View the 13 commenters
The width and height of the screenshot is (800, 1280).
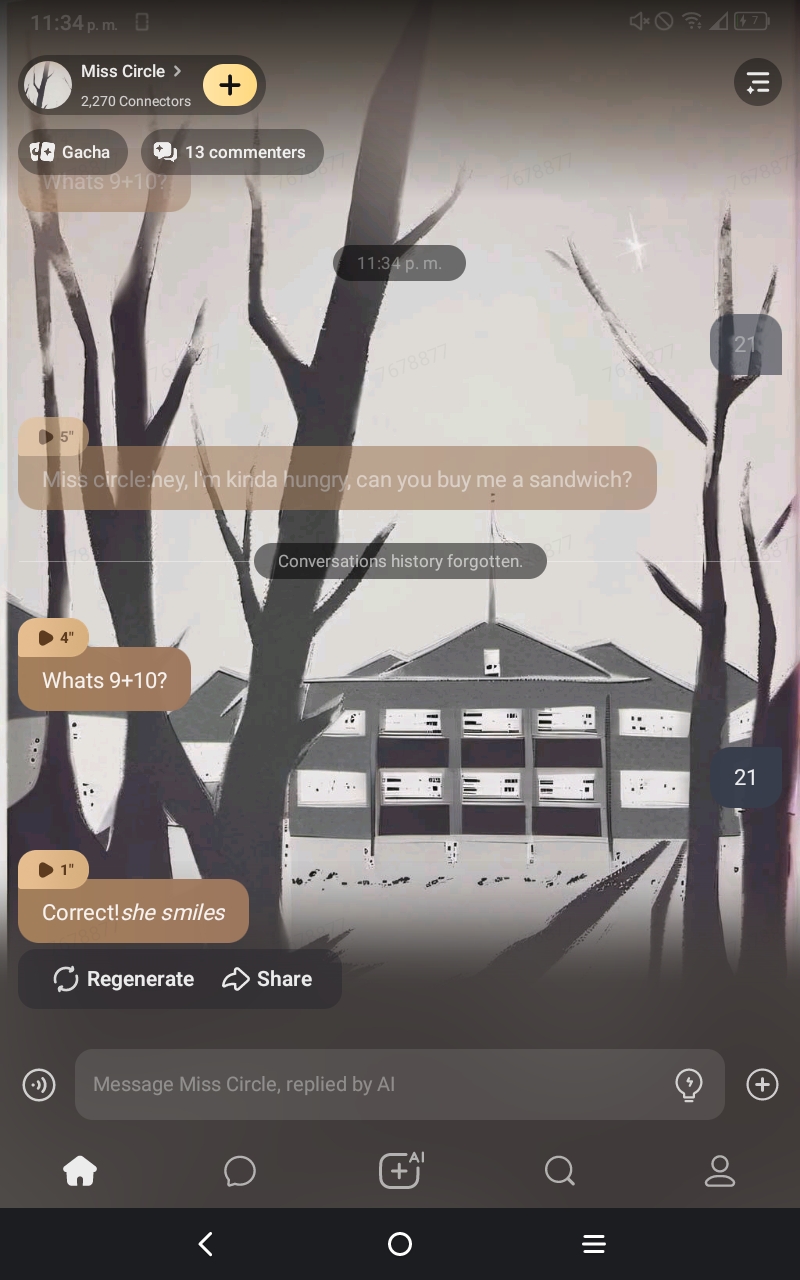point(232,152)
